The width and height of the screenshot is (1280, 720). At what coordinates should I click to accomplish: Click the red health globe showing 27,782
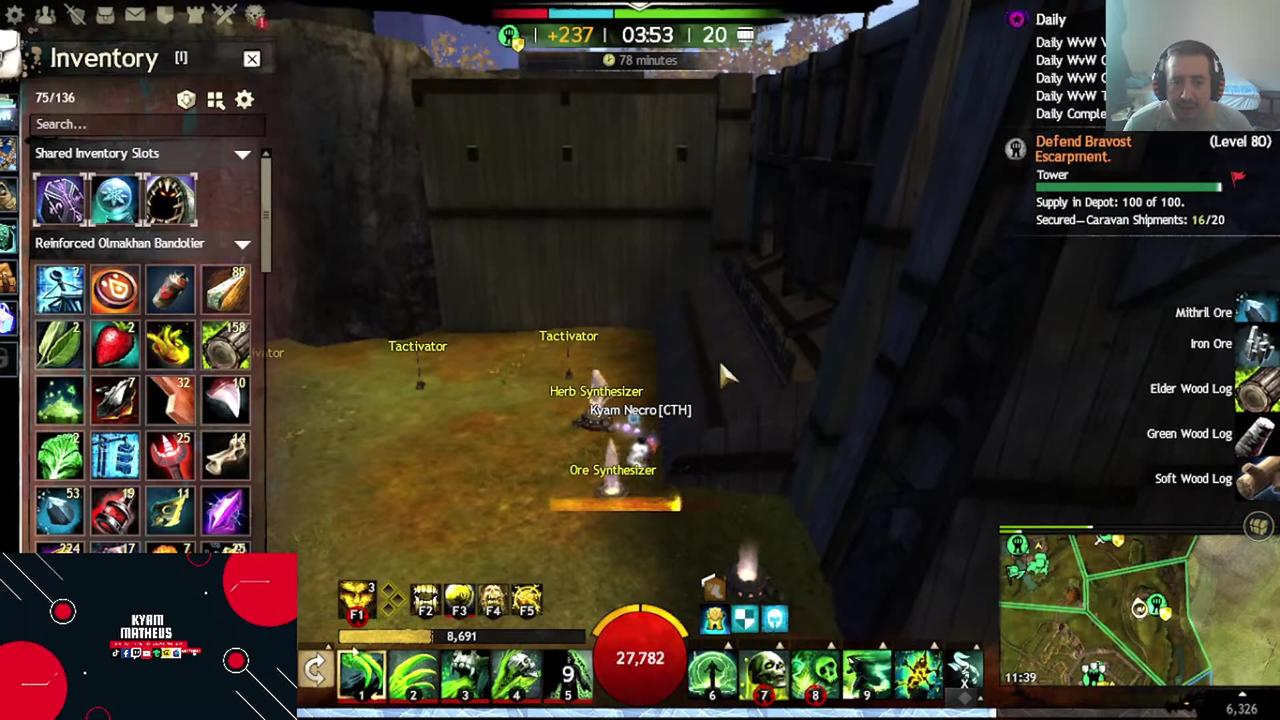640,657
